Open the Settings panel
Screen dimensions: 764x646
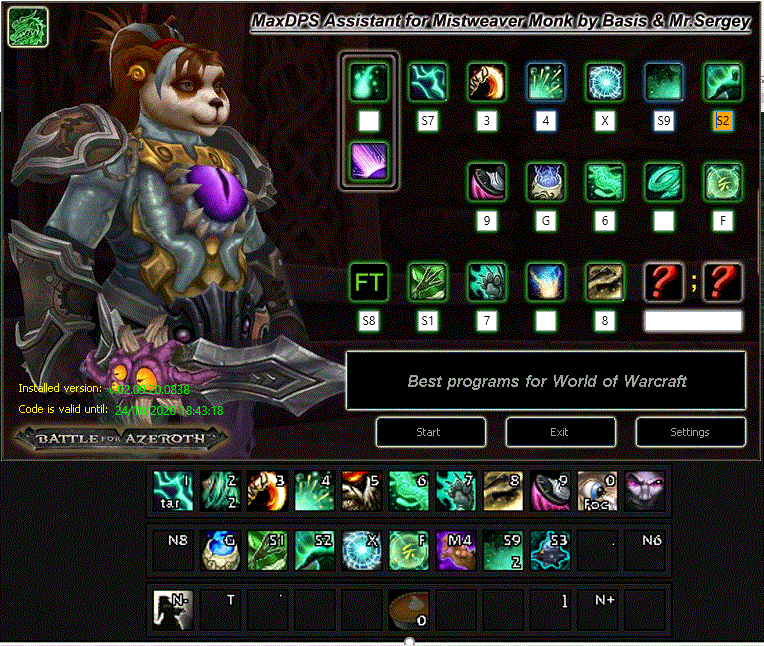[x=690, y=432]
